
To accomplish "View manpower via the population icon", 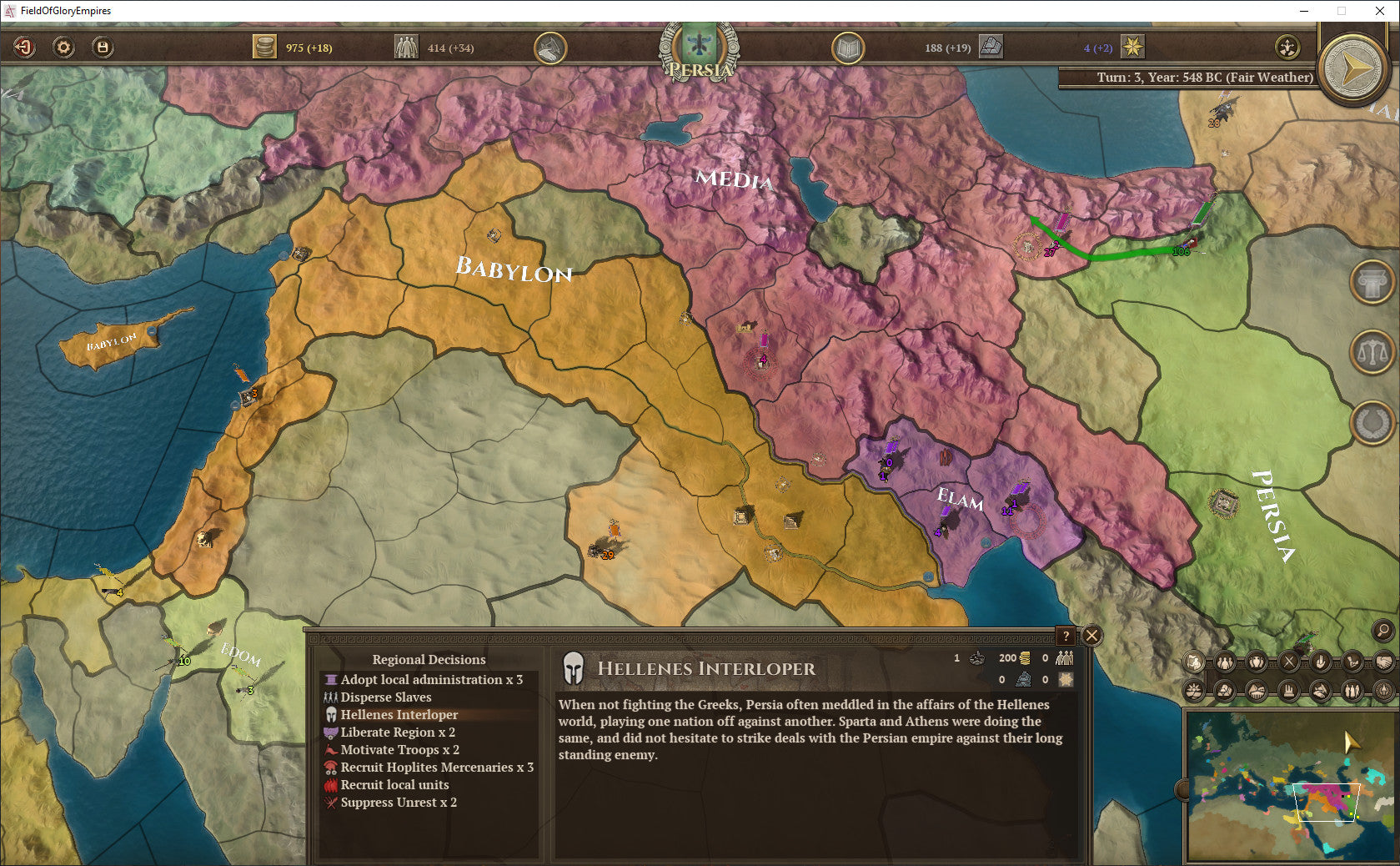I will click(x=408, y=48).
